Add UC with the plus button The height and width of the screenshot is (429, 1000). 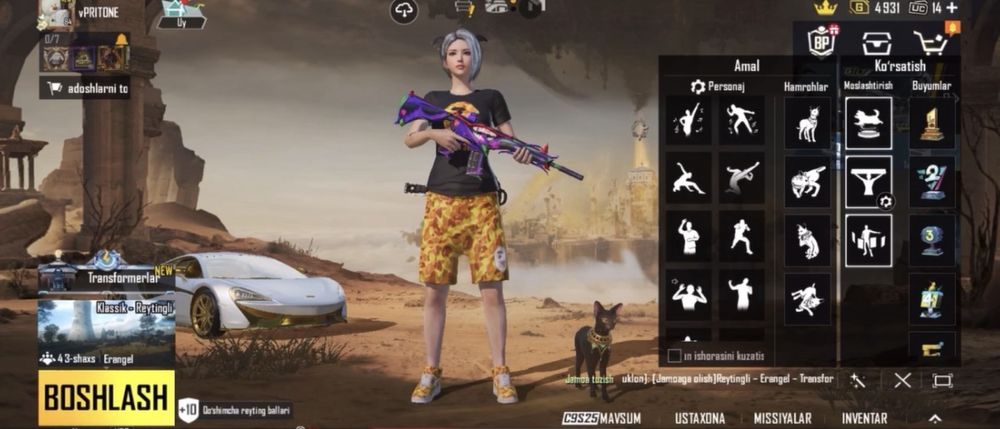tap(965, 8)
